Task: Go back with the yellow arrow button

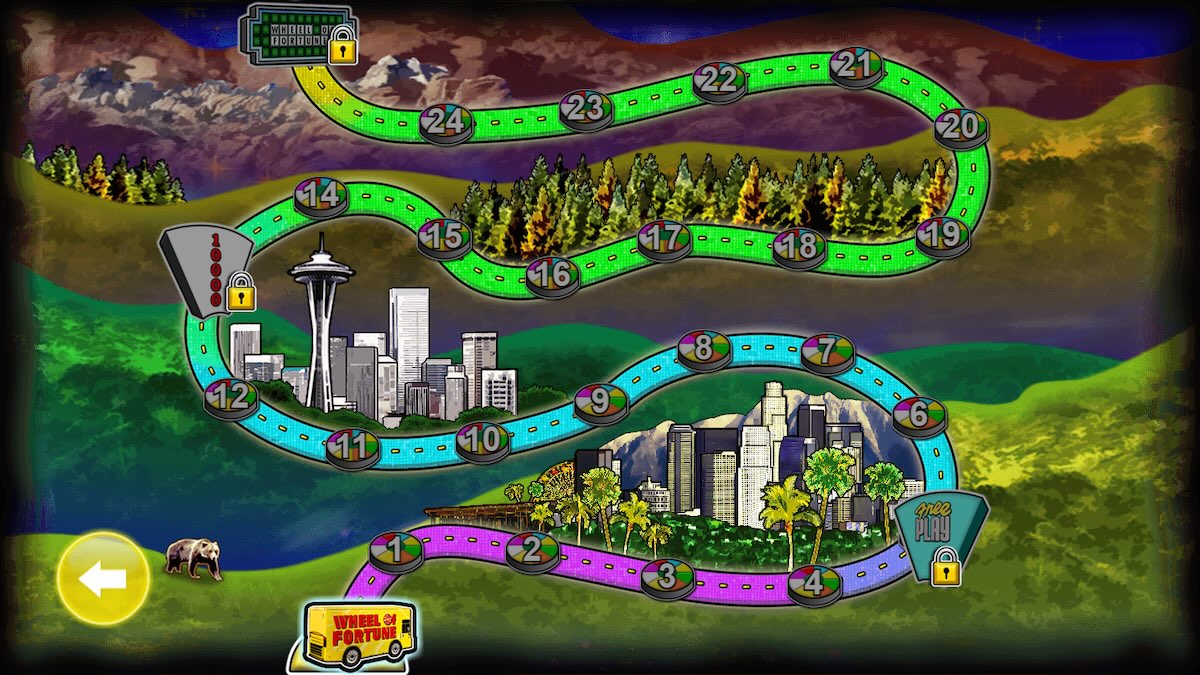Action: pyautogui.click(x=103, y=580)
